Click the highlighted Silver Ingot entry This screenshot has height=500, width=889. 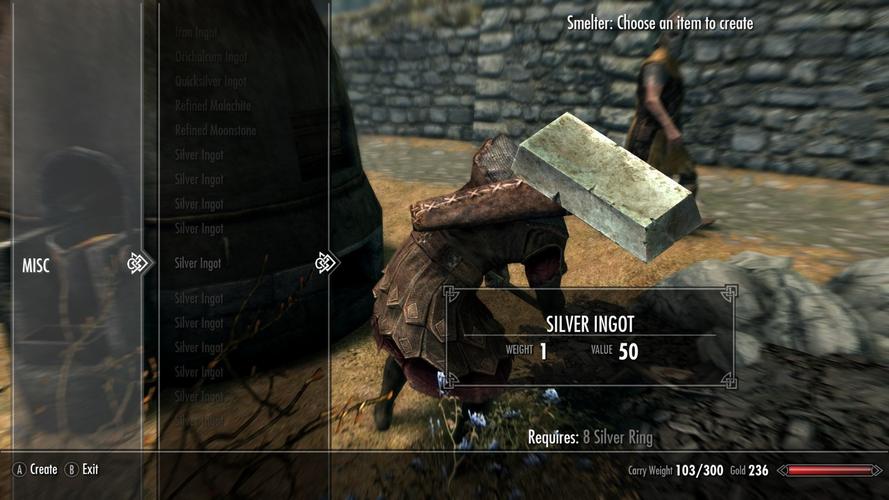click(198, 264)
